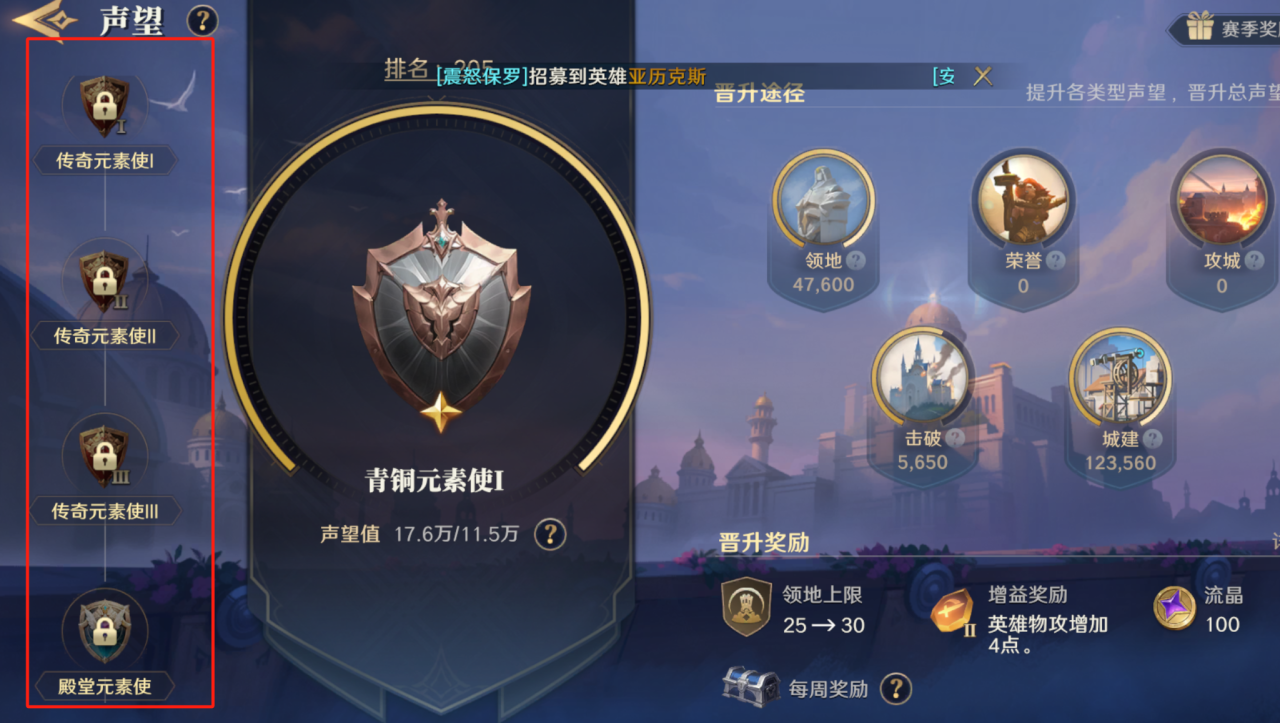Open the 领地 territory reputation icon
The width and height of the screenshot is (1280, 723).
[x=823, y=200]
